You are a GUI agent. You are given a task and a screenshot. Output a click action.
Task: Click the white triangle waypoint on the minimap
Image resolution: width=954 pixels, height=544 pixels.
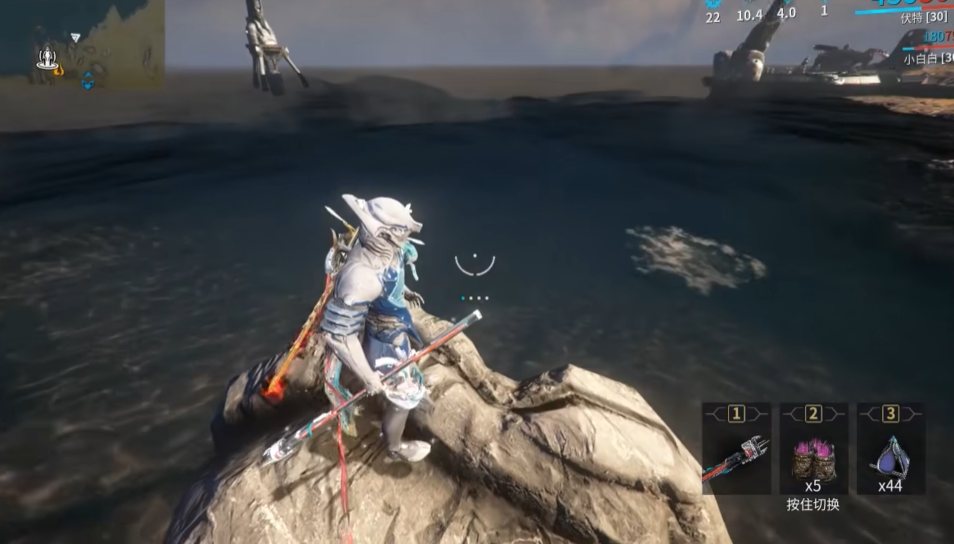[75, 37]
